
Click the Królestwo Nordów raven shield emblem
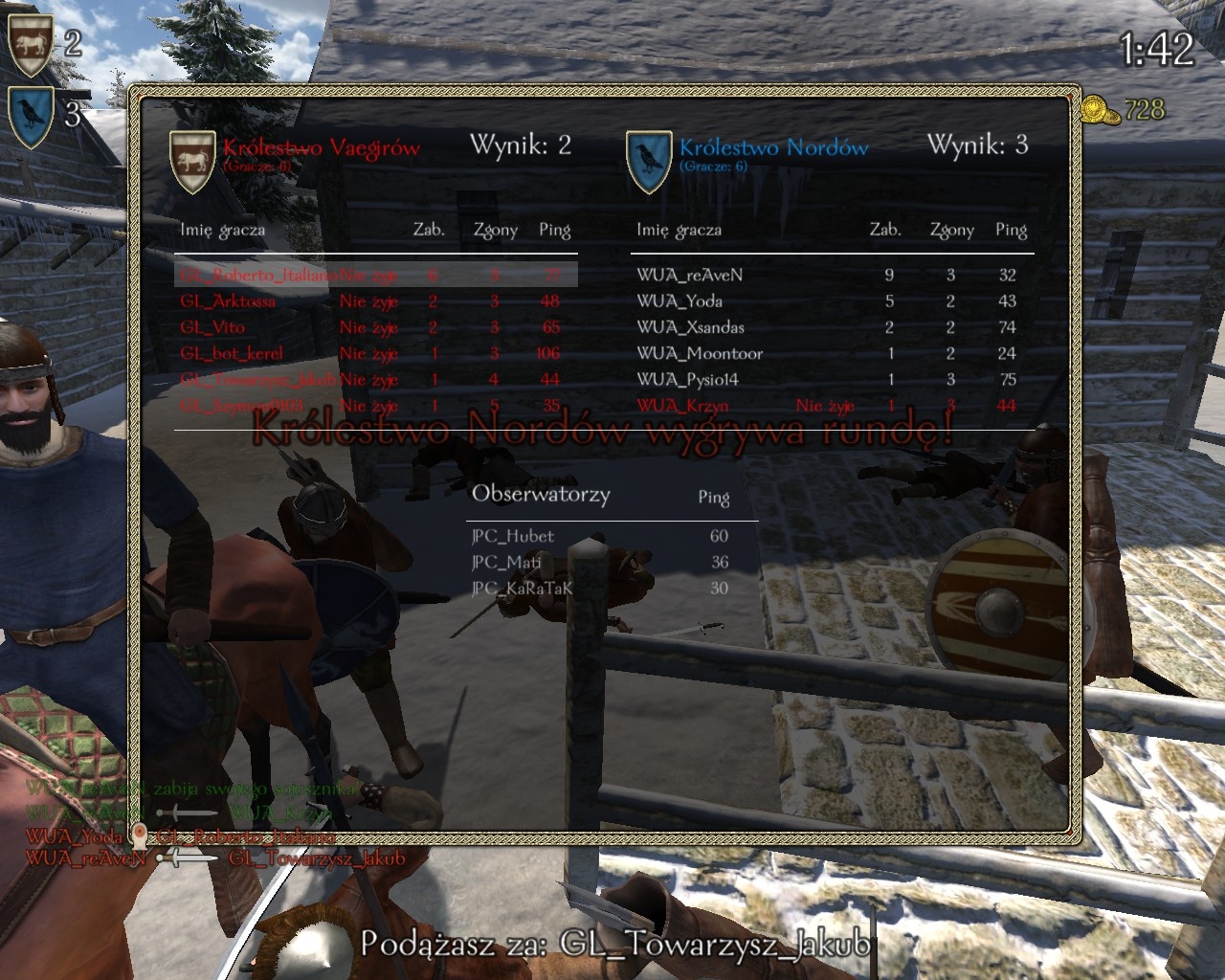click(648, 160)
